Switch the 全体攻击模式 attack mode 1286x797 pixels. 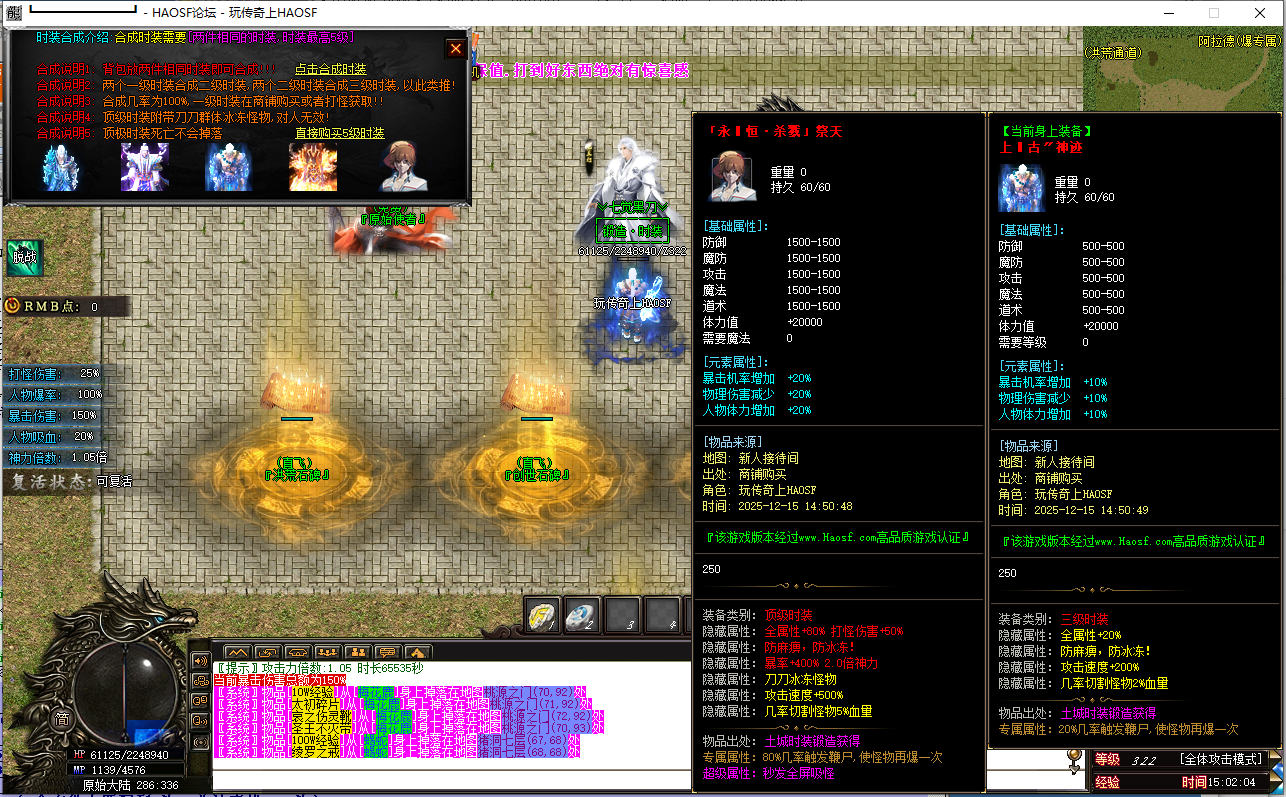tap(1222, 760)
